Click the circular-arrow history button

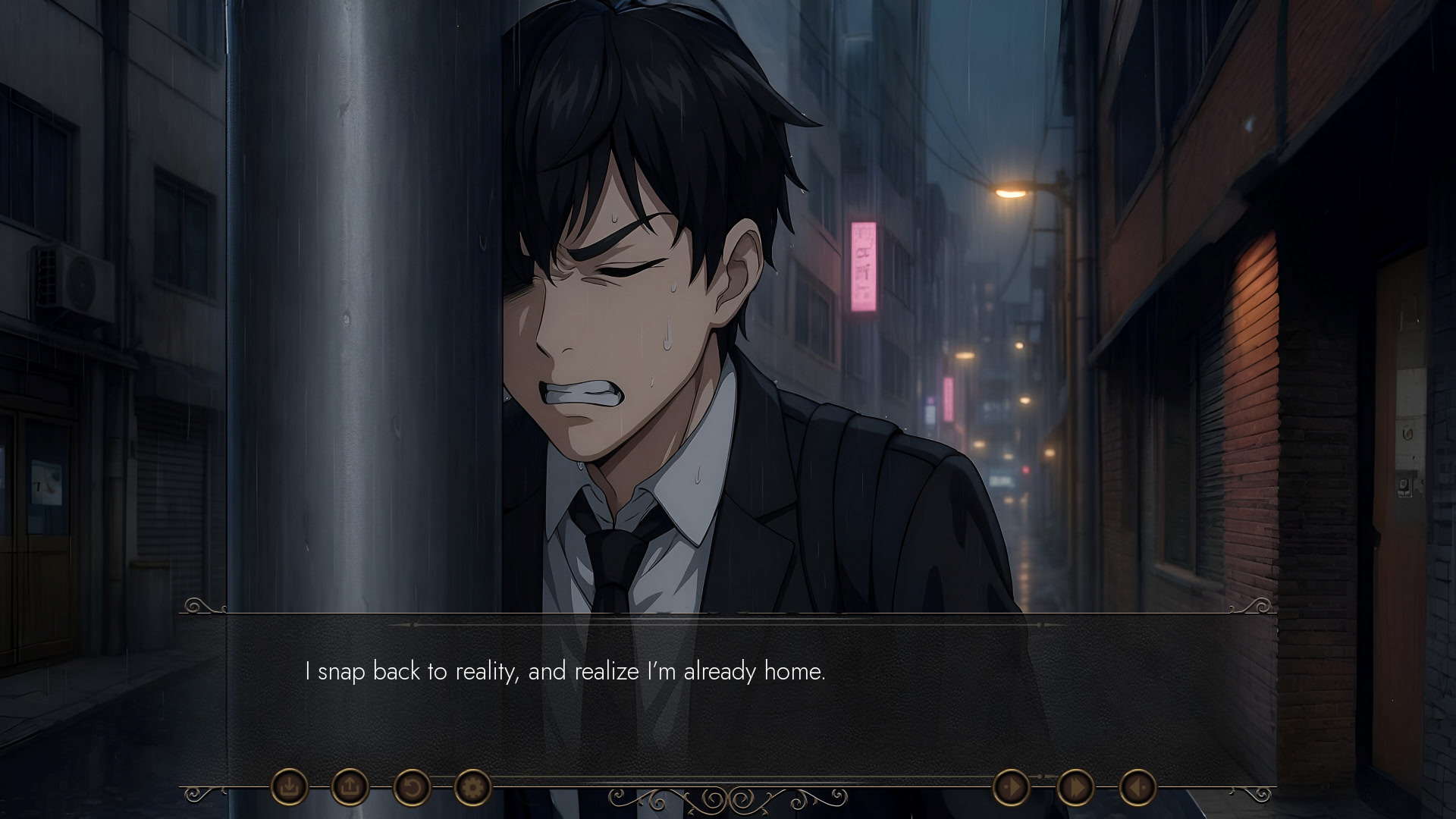(x=411, y=787)
